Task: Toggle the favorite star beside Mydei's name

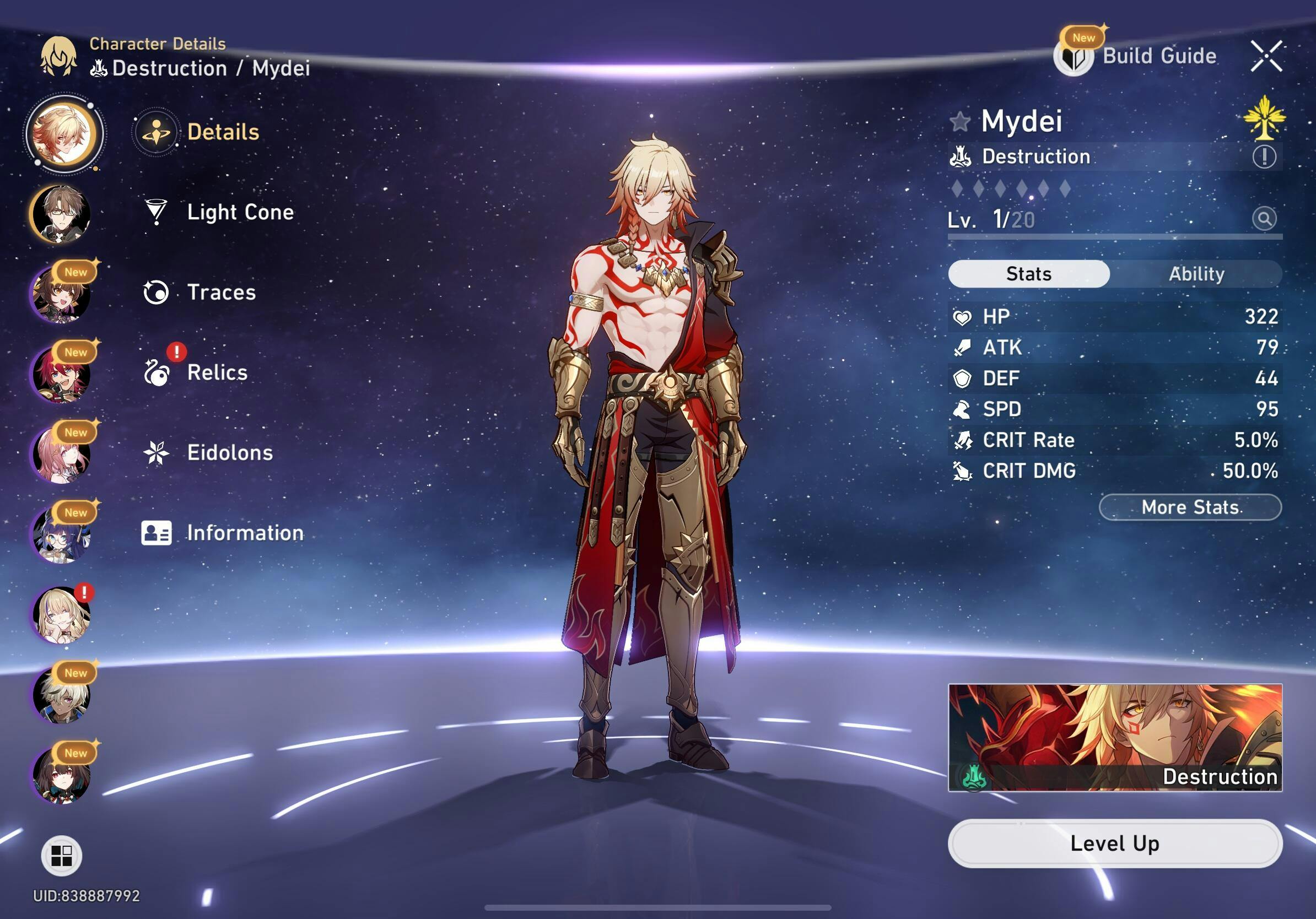Action: [x=960, y=122]
